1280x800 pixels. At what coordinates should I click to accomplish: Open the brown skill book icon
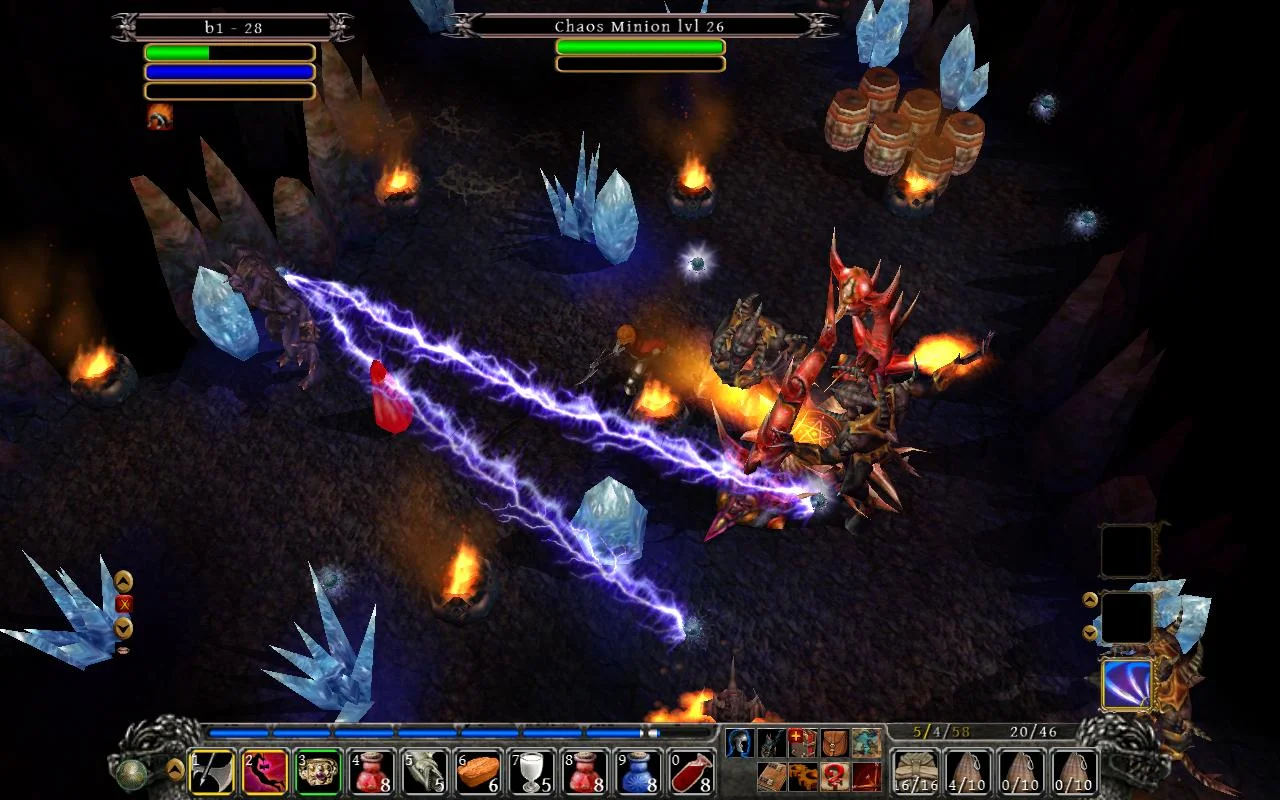pyautogui.click(x=772, y=776)
